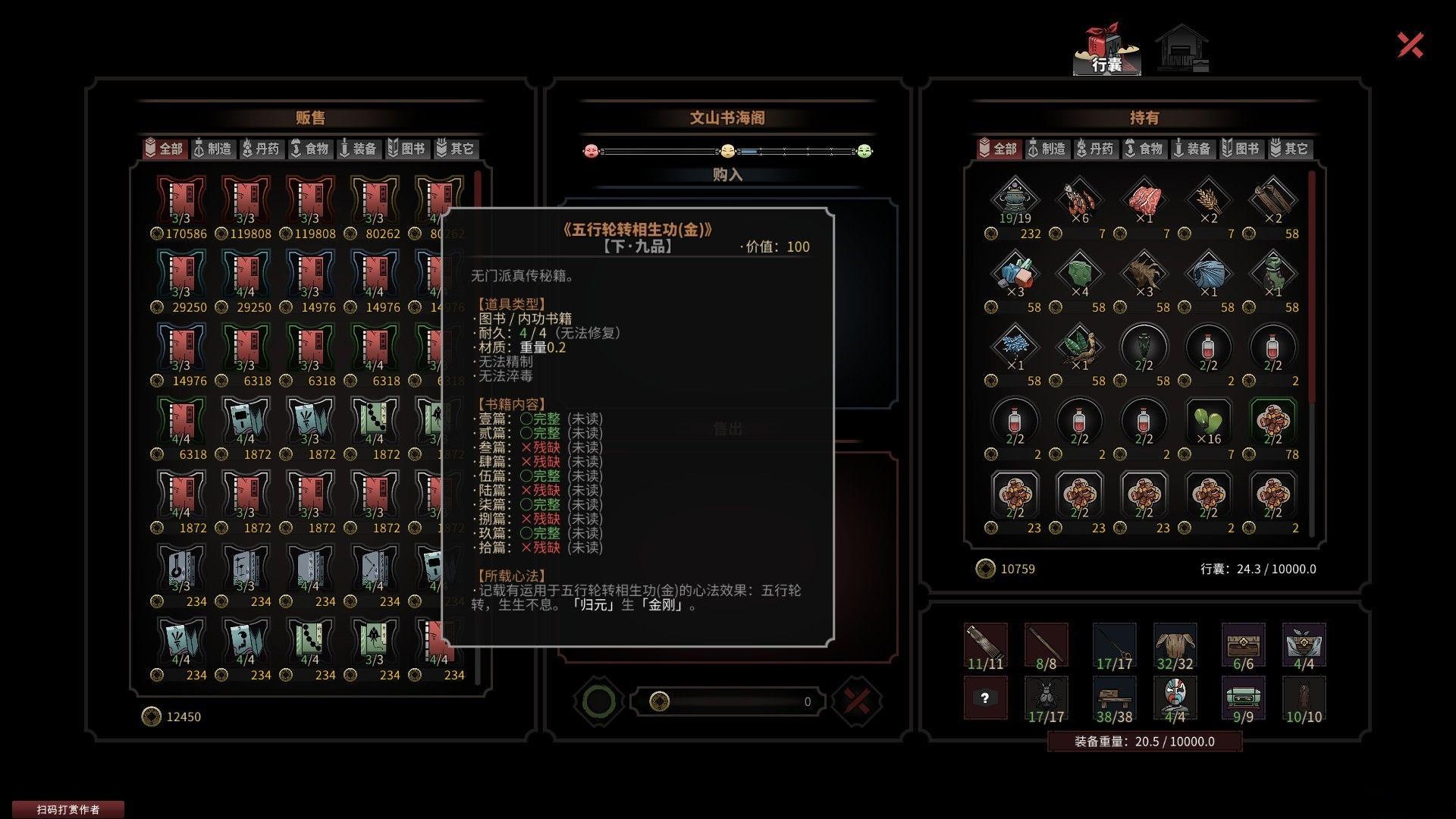Screen dimensions: 1456x819
Task: Confirm the trade with green circle button
Action: (598, 701)
